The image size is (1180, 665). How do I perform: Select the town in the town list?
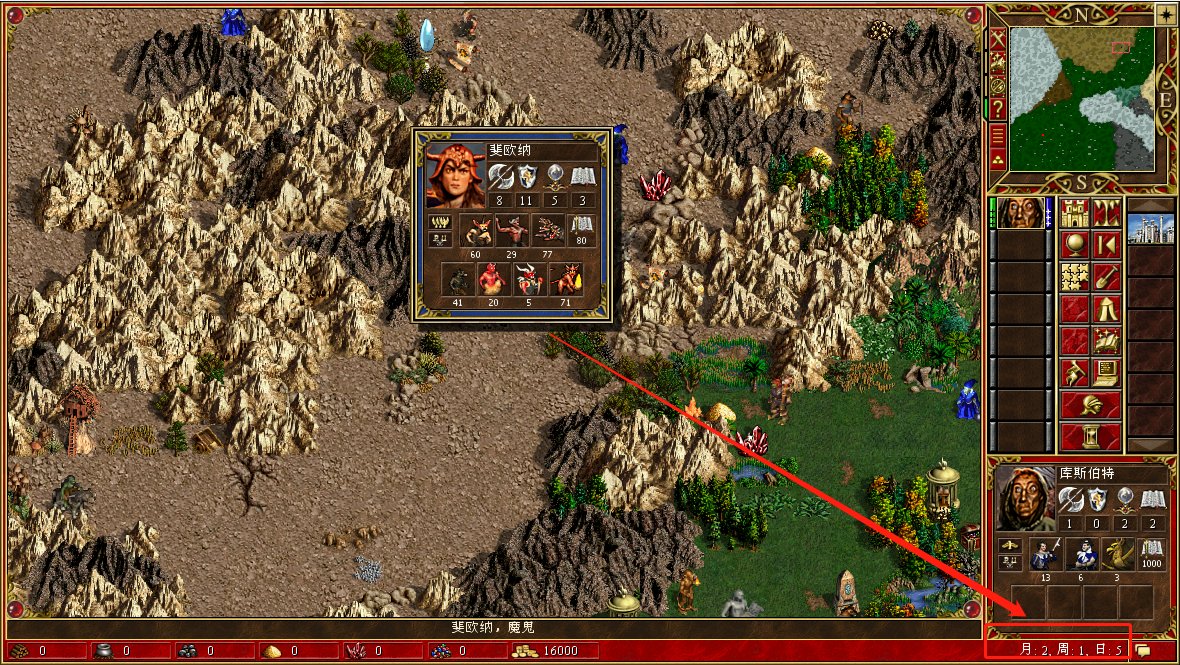pos(1150,229)
